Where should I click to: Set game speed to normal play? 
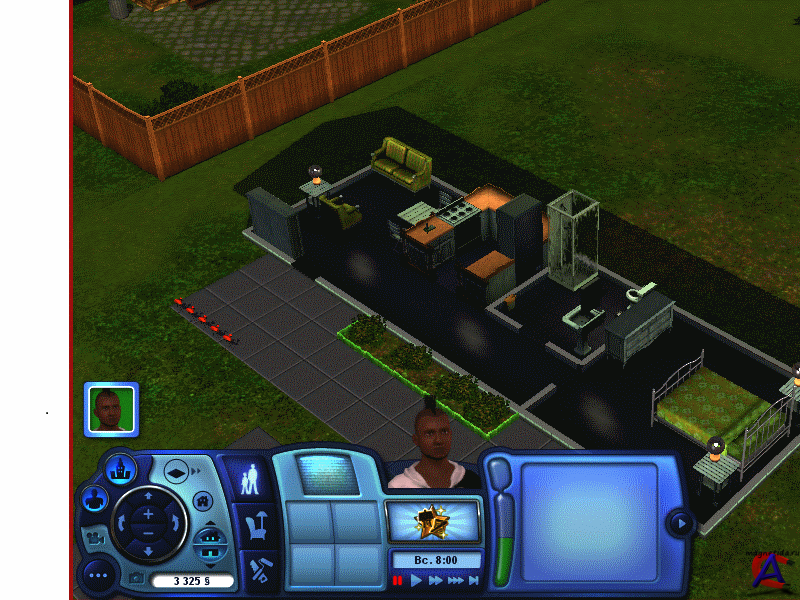pos(417,580)
